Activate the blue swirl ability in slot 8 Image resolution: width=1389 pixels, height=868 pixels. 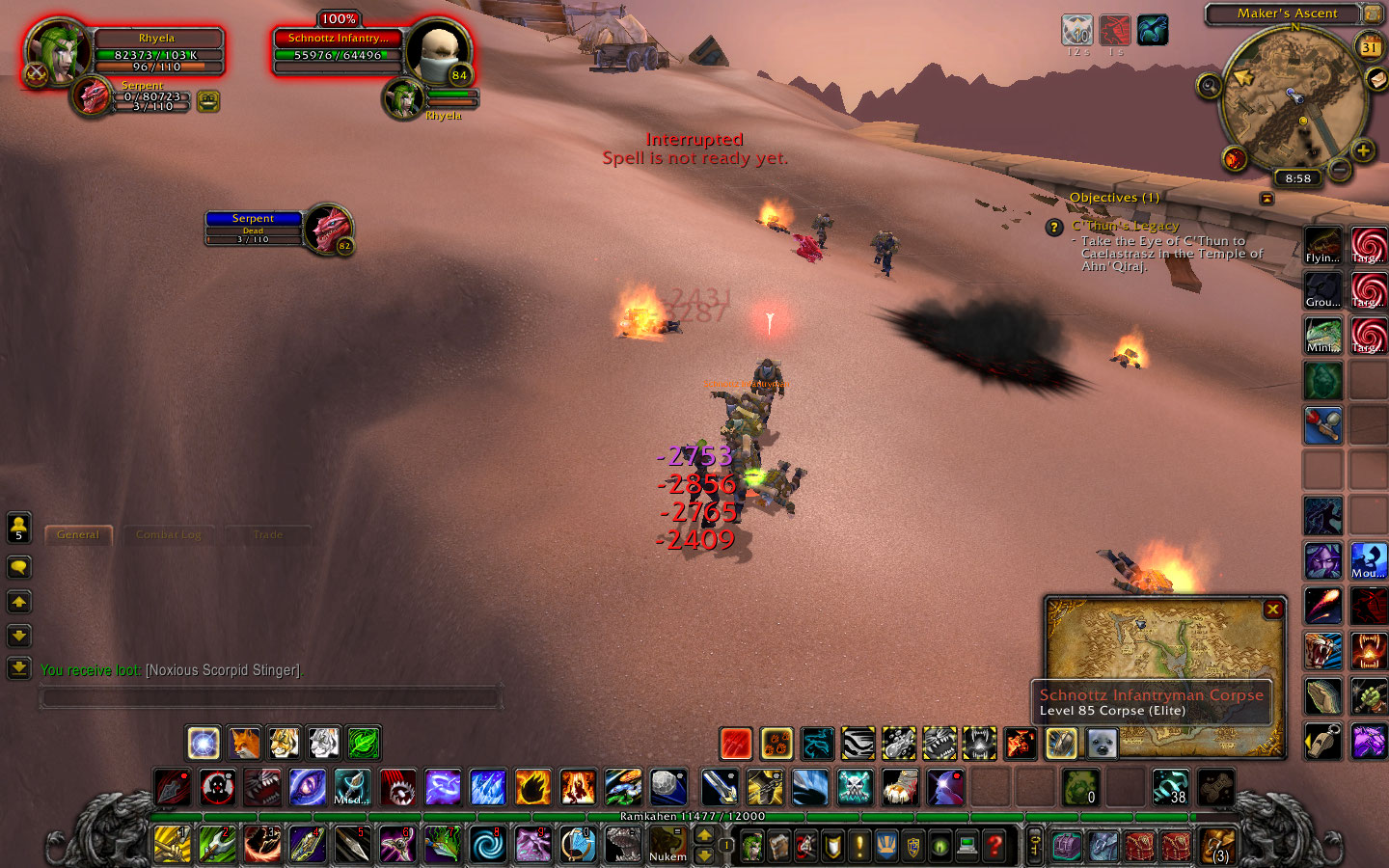point(487,846)
